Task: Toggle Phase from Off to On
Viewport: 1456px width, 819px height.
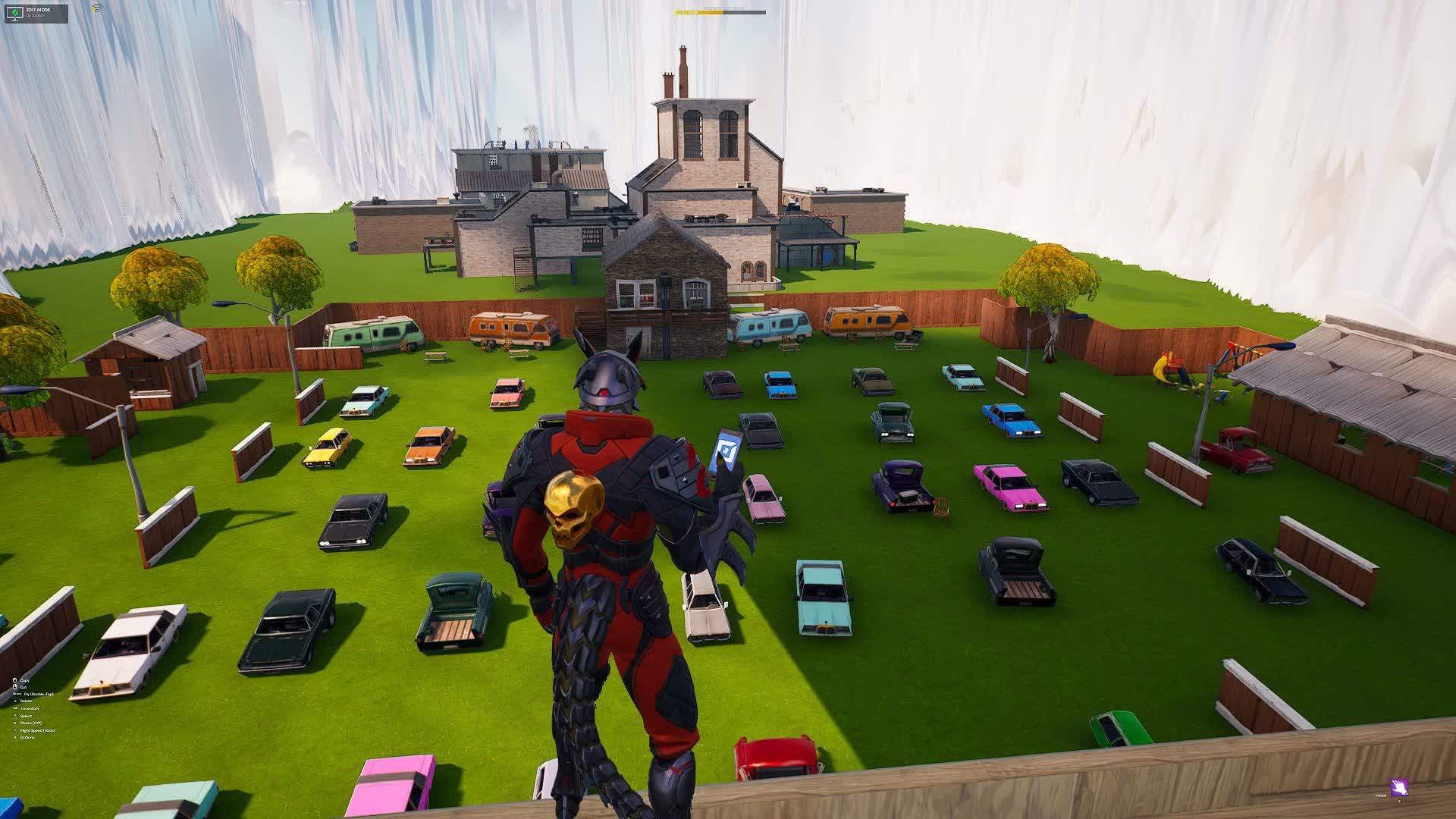Action: tap(31, 723)
